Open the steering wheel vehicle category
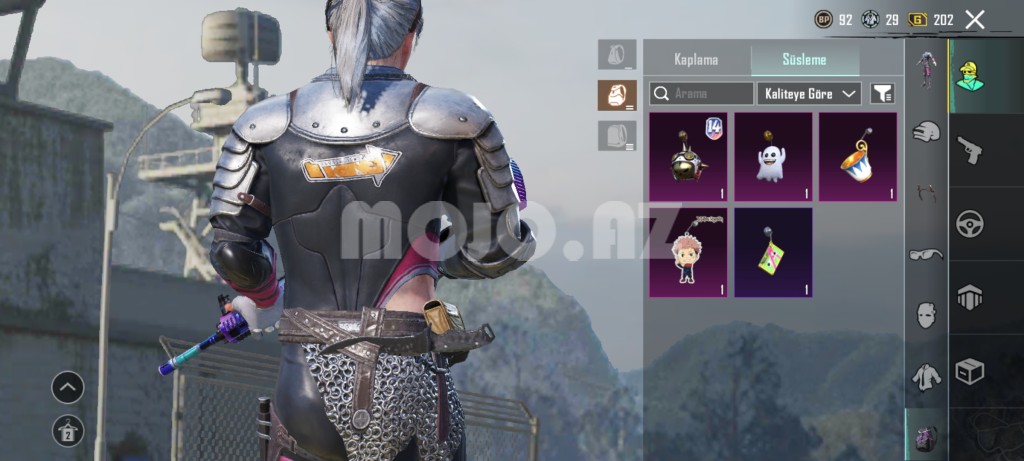 969,223
